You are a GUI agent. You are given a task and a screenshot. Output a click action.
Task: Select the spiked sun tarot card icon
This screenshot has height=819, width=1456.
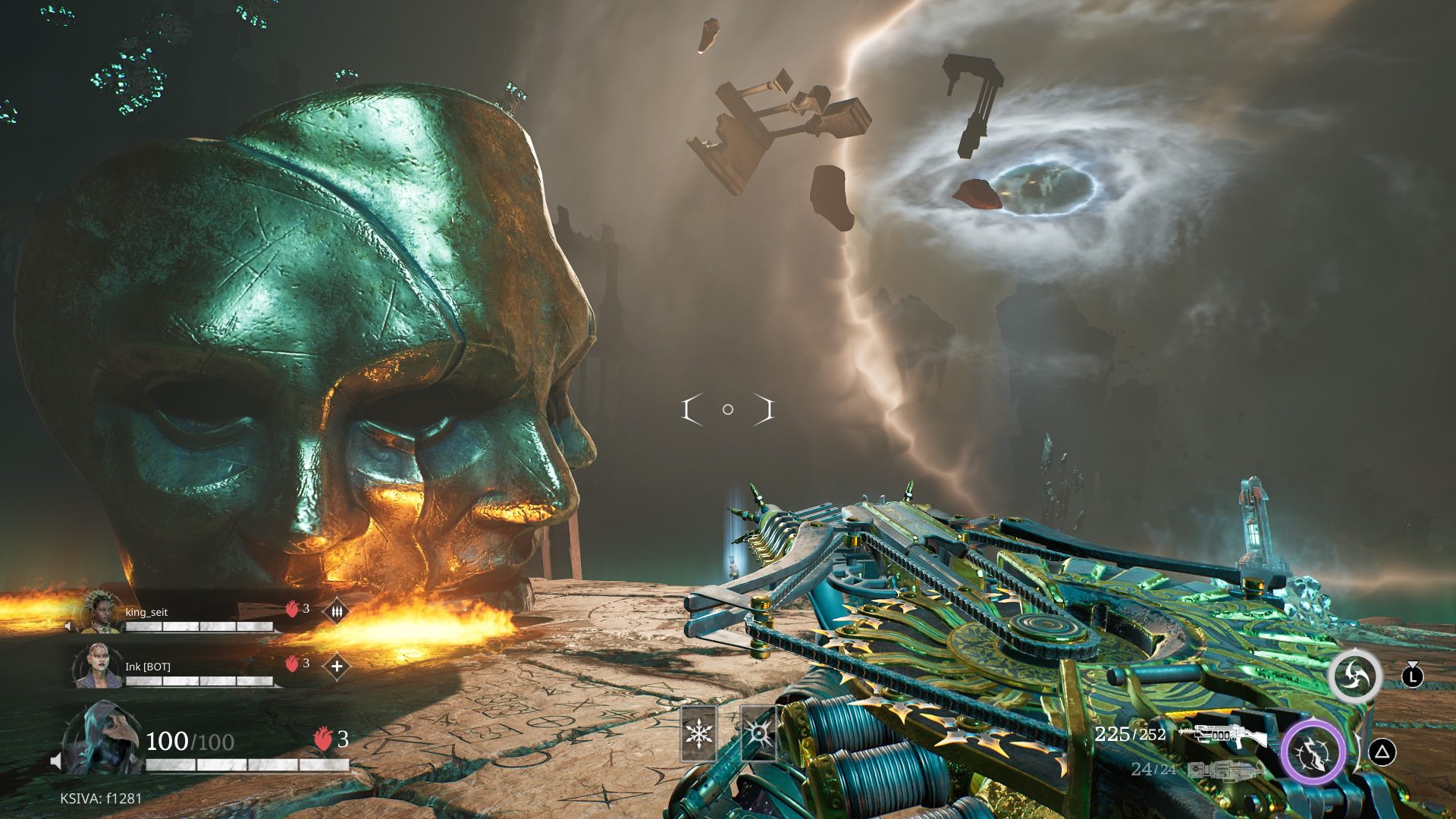coord(758,733)
